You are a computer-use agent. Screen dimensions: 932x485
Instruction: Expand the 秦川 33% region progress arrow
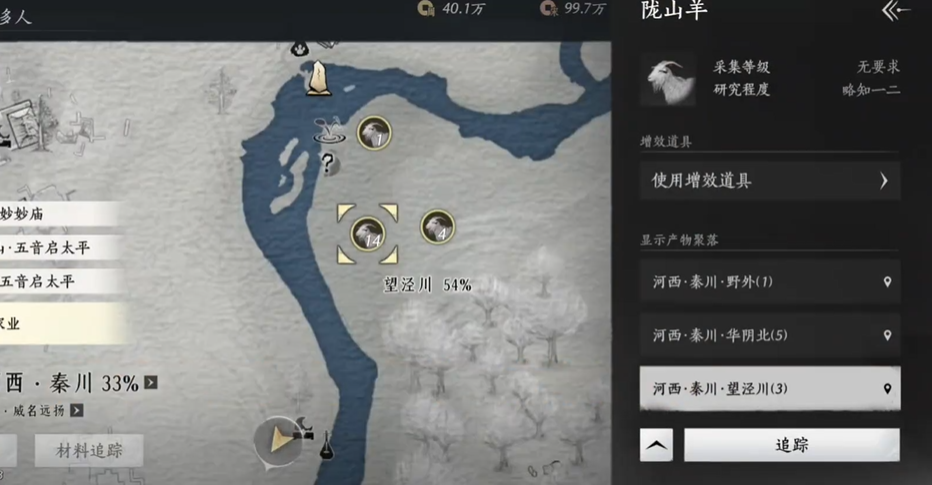click(151, 383)
